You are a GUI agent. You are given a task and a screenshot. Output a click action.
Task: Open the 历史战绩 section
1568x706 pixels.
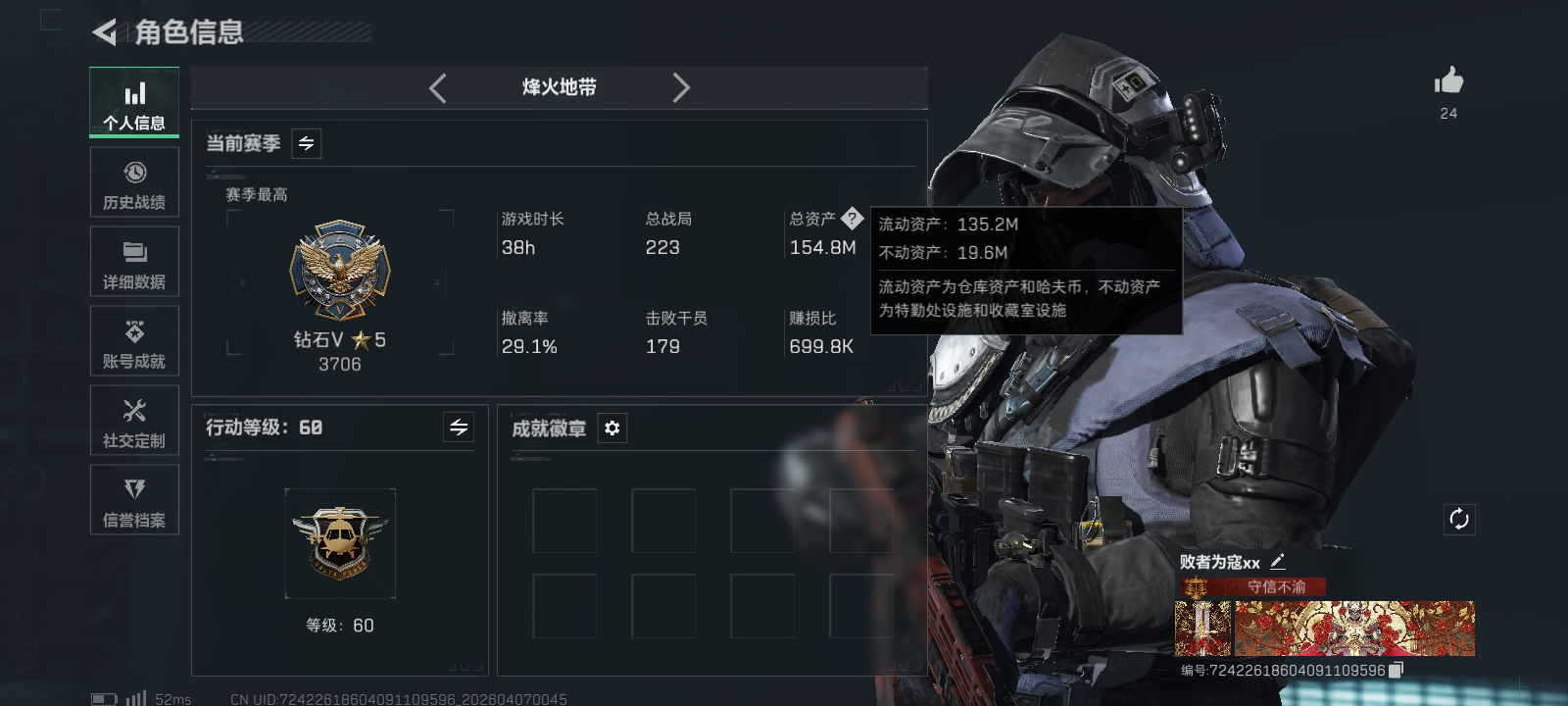pos(134,182)
